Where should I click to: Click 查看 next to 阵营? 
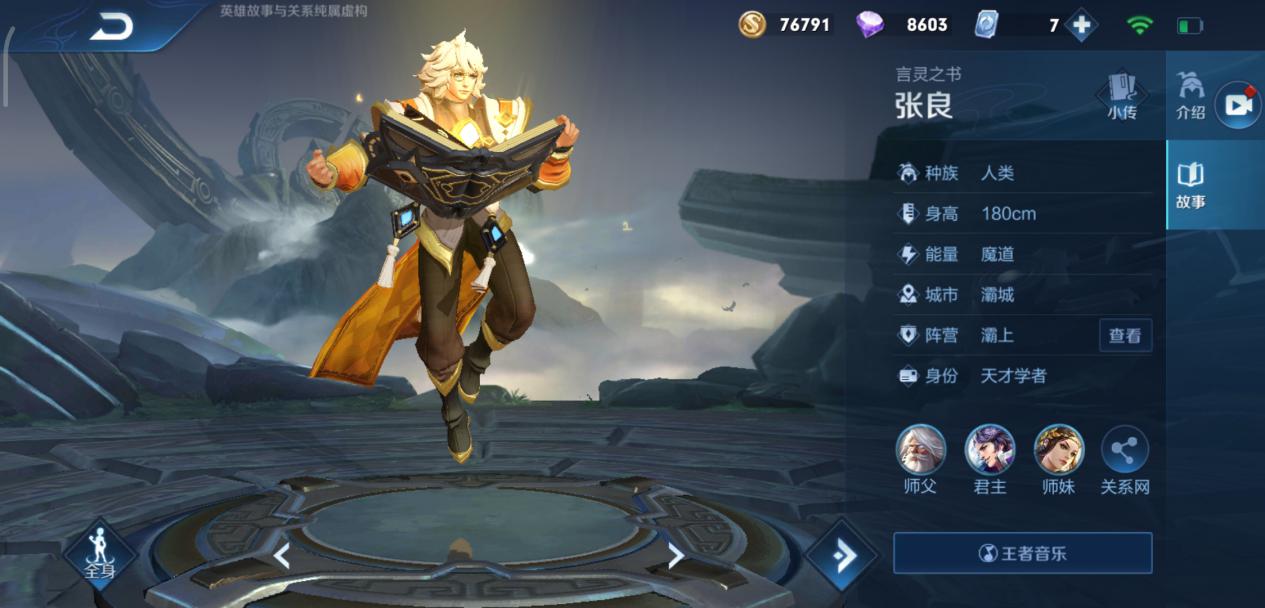point(1125,336)
